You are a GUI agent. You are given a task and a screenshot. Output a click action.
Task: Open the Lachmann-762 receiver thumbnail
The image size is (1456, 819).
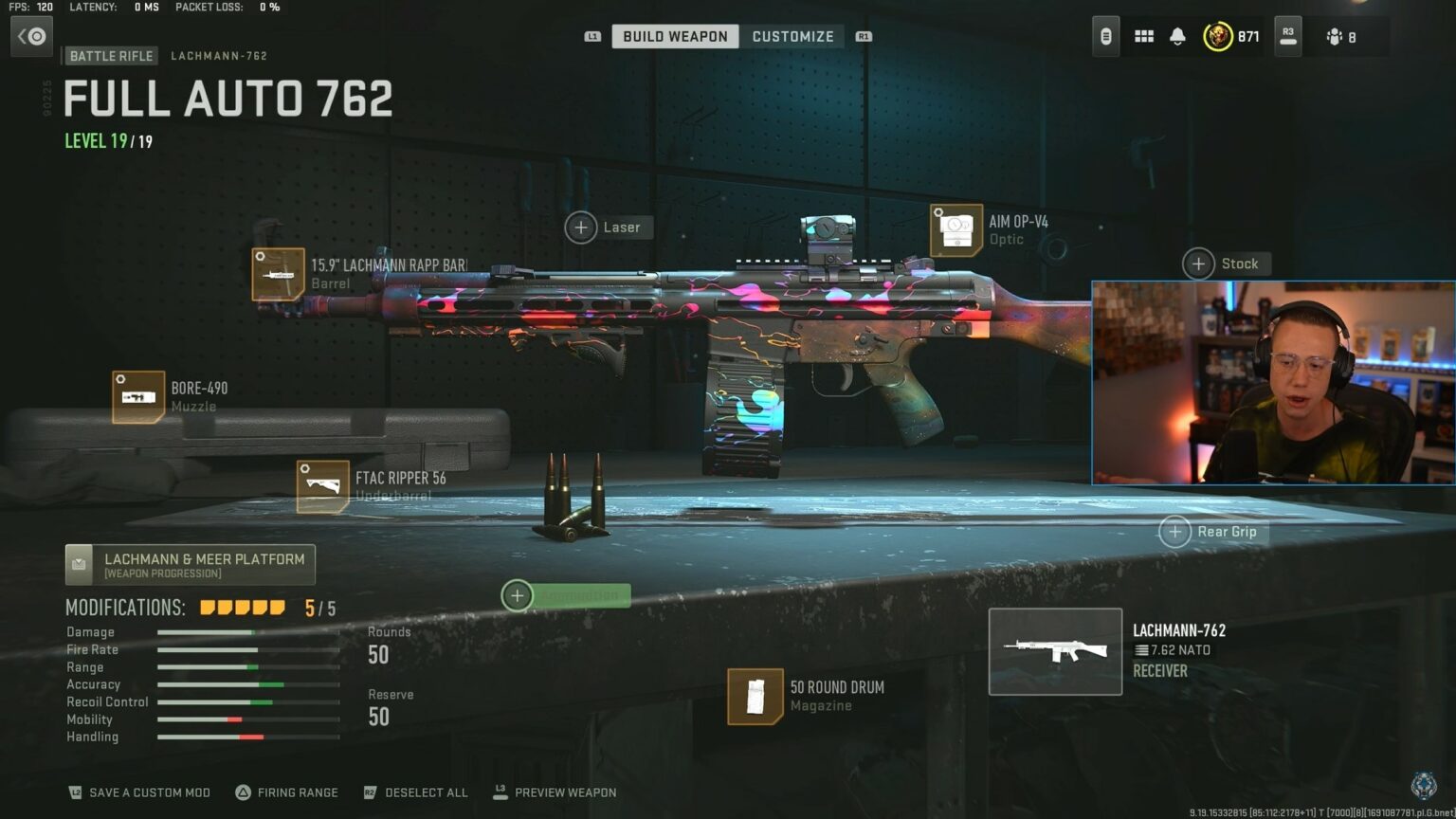click(x=1054, y=650)
